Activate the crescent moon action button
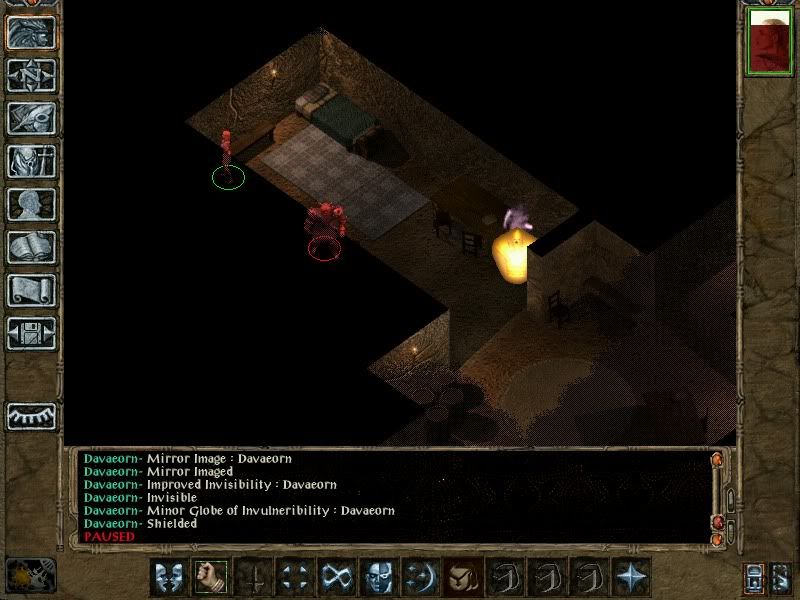The image size is (800, 600). 420,577
